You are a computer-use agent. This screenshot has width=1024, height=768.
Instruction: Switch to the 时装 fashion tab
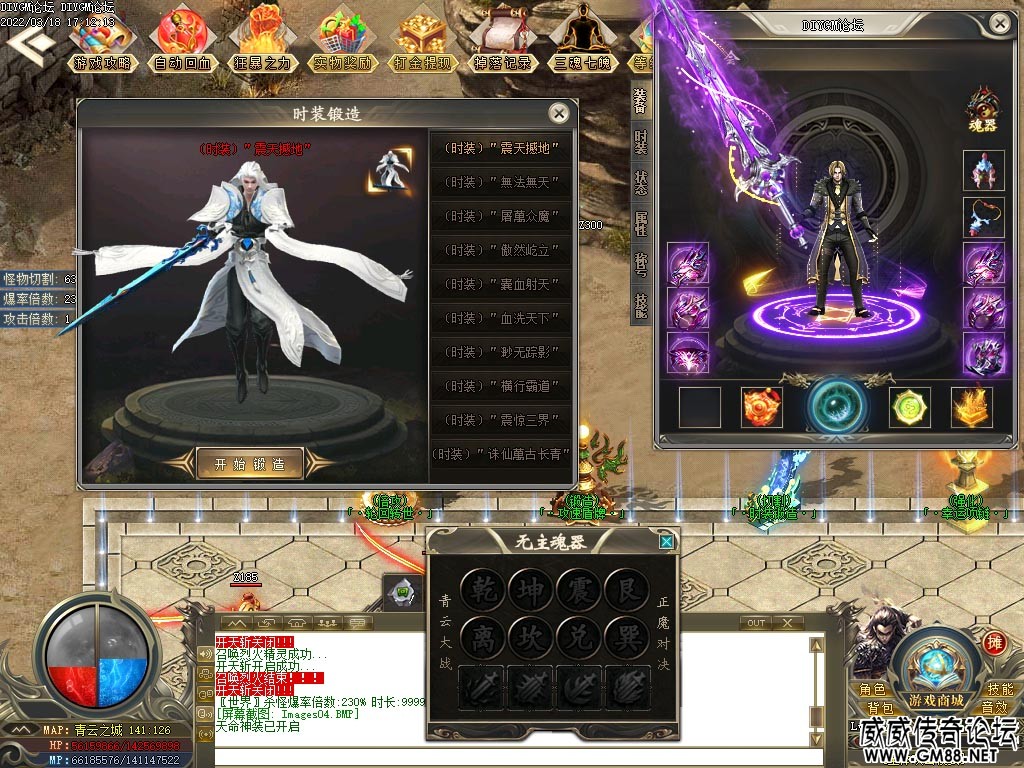click(x=640, y=142)
